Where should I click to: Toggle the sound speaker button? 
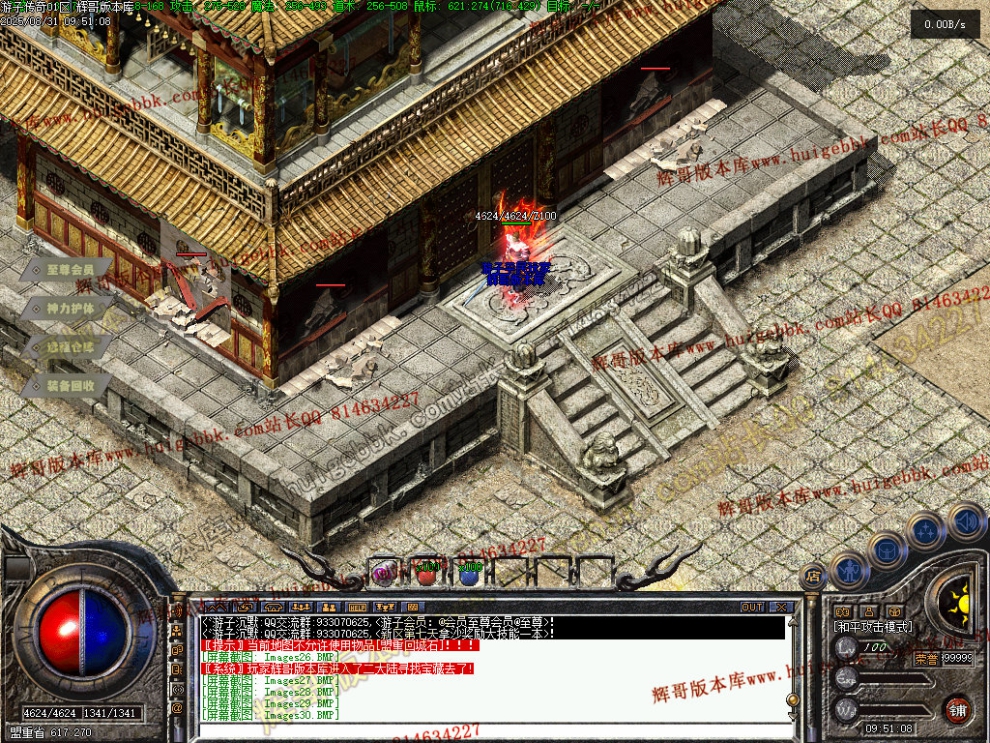coord(966,521)
